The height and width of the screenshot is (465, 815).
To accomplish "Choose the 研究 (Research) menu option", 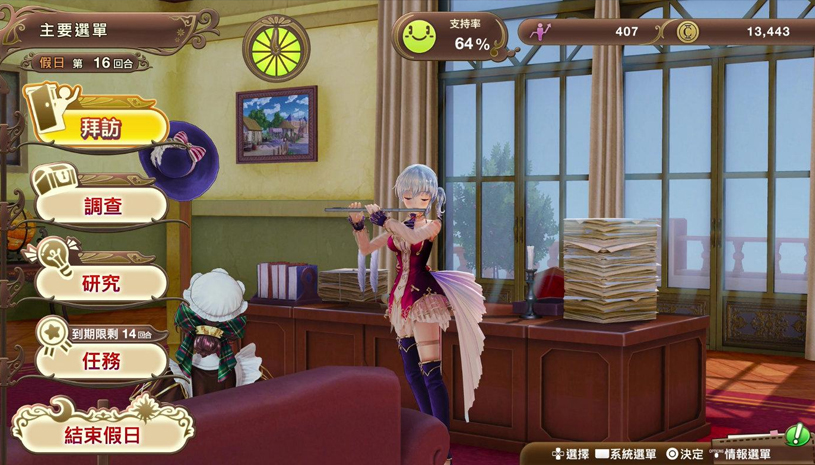I will [102, 283].
